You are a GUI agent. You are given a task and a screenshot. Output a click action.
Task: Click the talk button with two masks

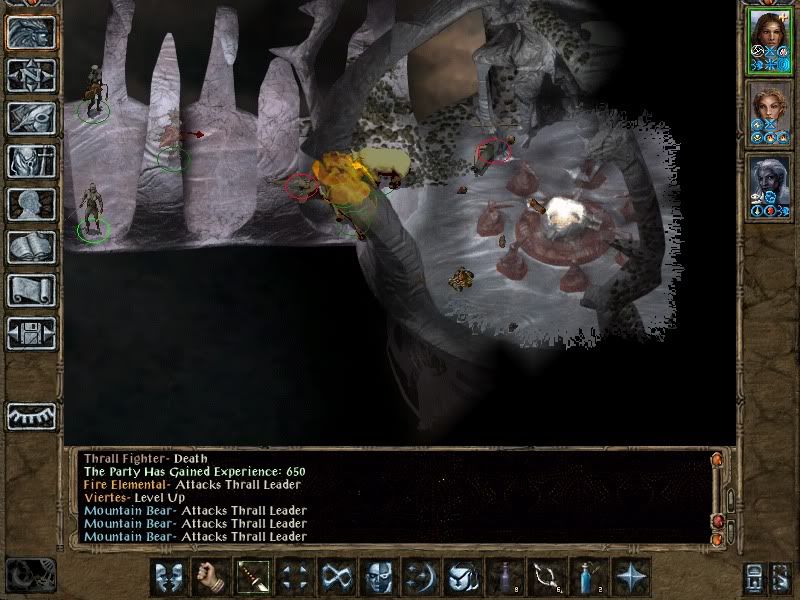pos(169,577)
